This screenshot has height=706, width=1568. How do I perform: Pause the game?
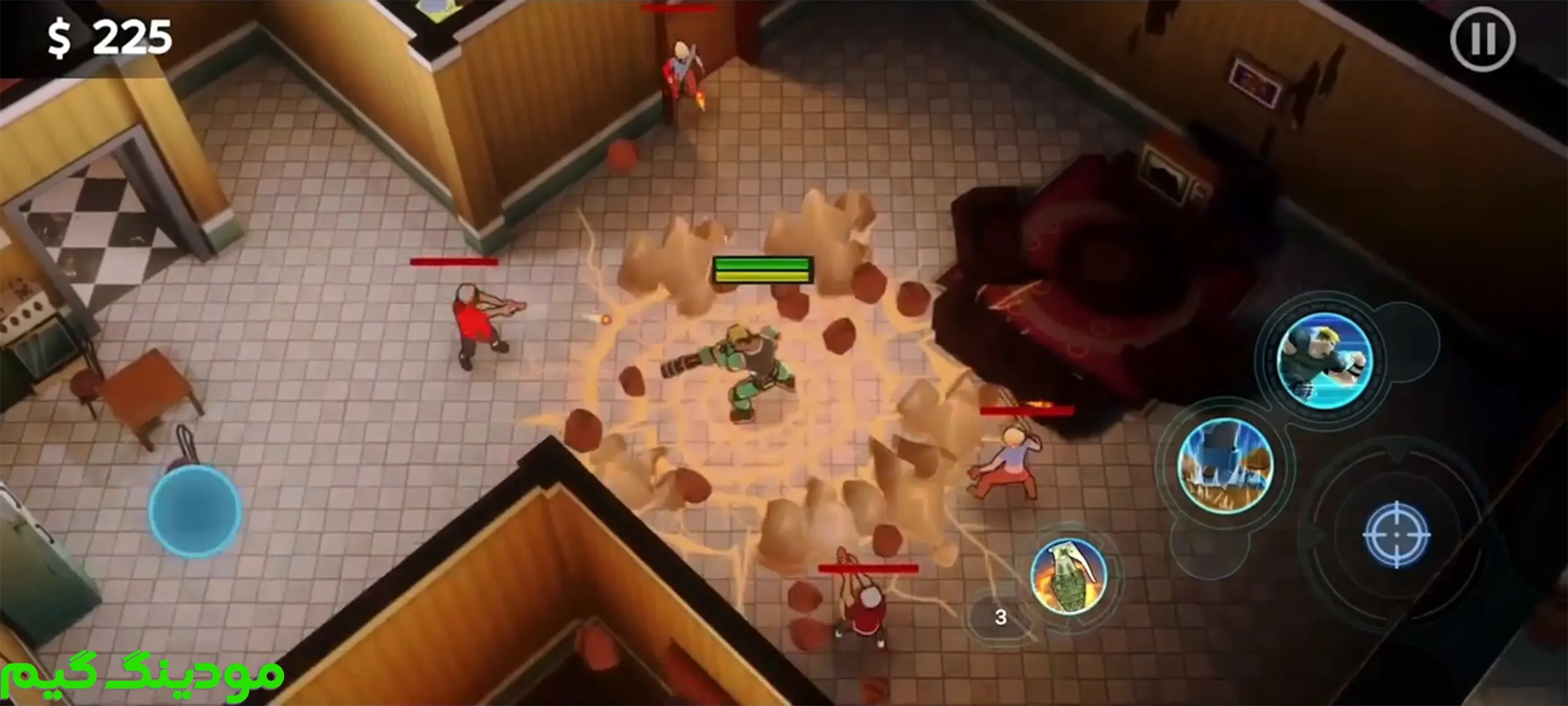1482,39
